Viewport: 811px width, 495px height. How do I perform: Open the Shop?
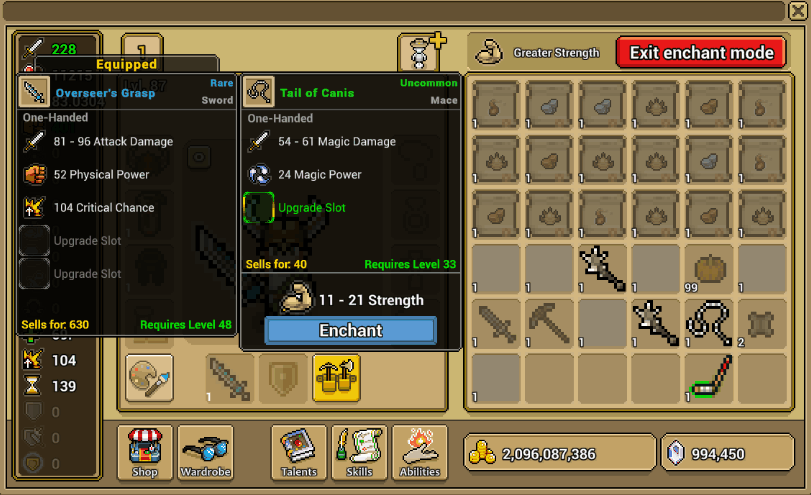pyautogui.click(x=145, y=452)
